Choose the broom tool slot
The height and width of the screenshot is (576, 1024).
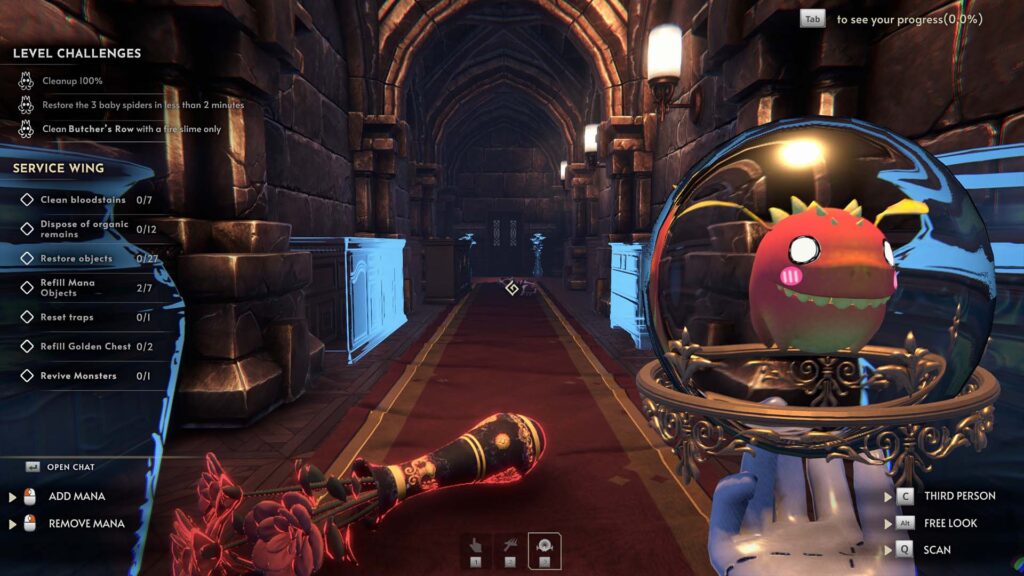coord(511,549)
